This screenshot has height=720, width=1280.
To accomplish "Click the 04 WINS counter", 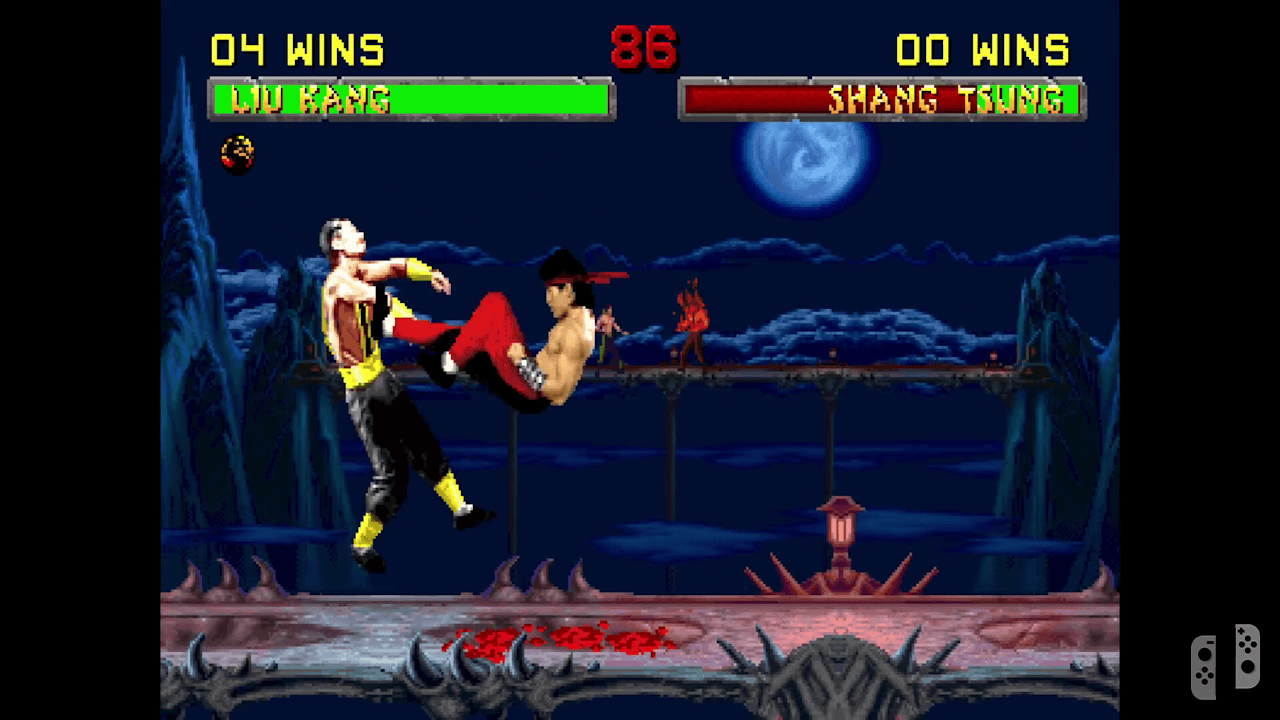I will (x=295, y=45).
